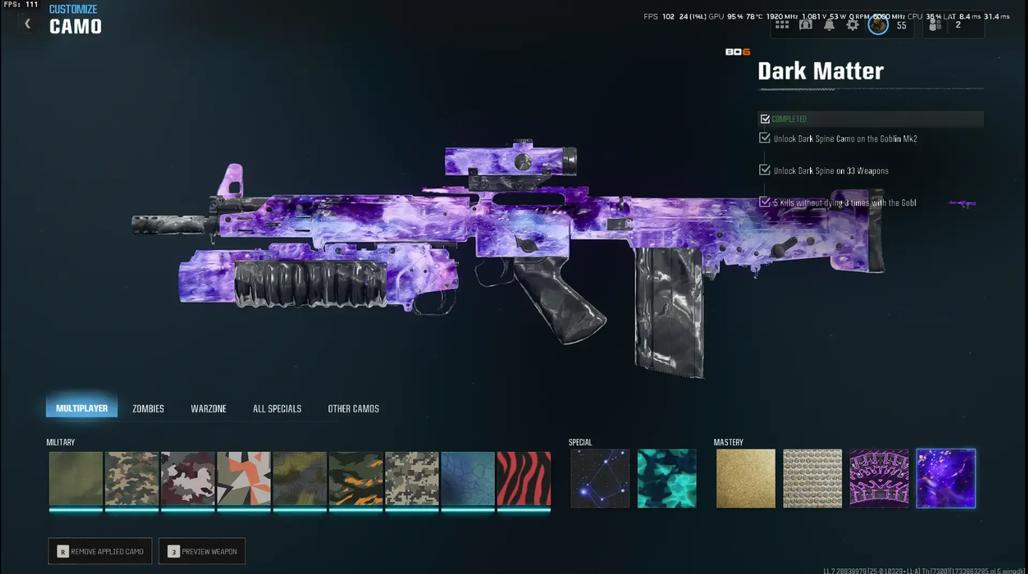Viewport: 1028px width, 574px height.
Task: Open the player profile avatar
Action: (878, 25)
